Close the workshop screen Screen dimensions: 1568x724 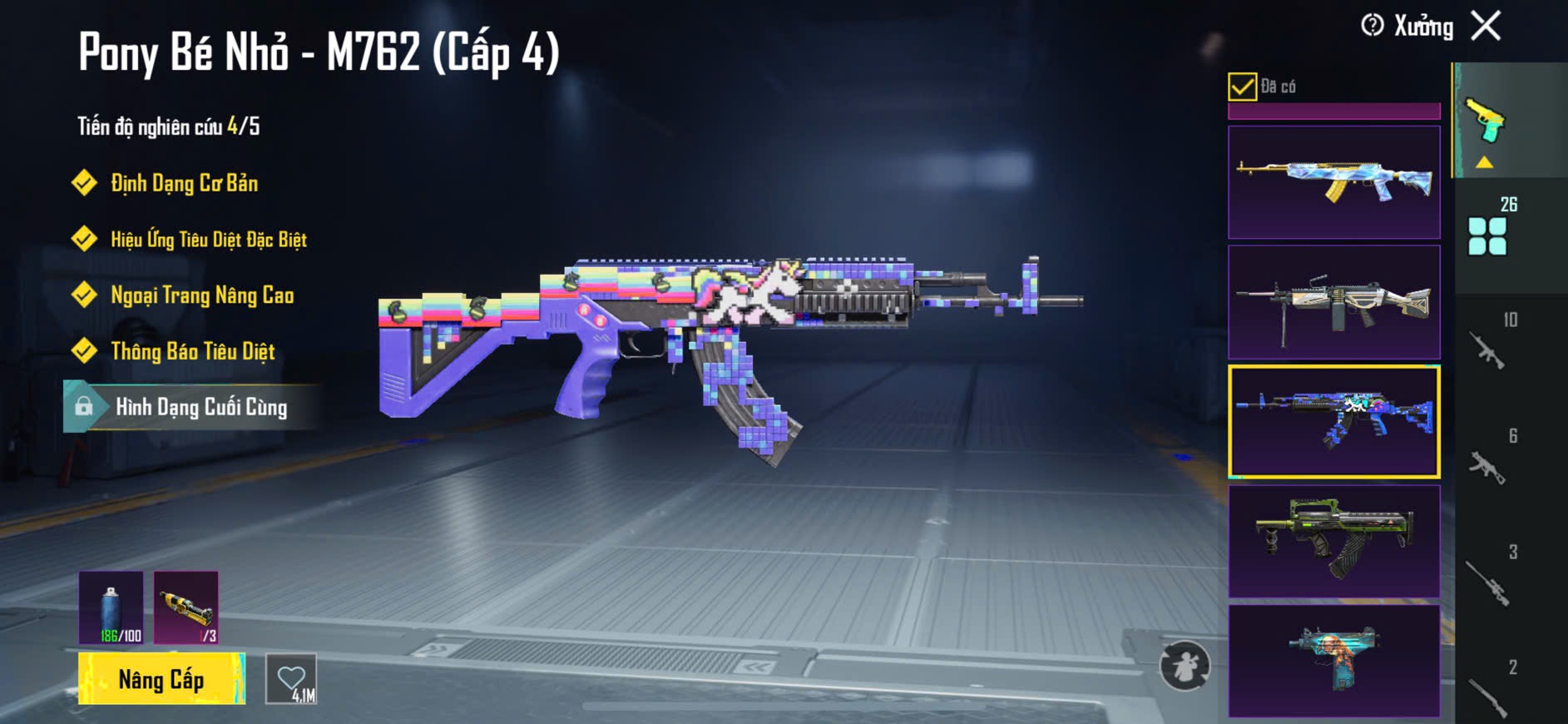point(1486,26)
